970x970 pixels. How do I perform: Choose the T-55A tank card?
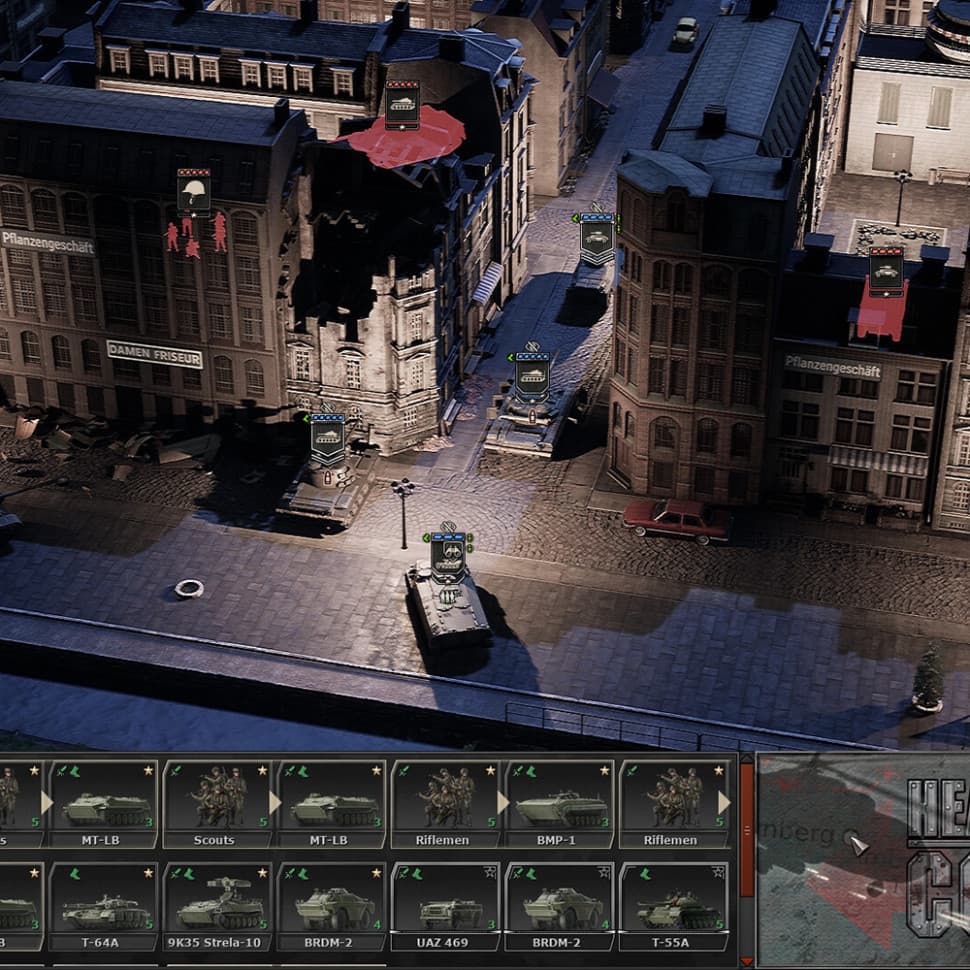(x=672, y=906)
